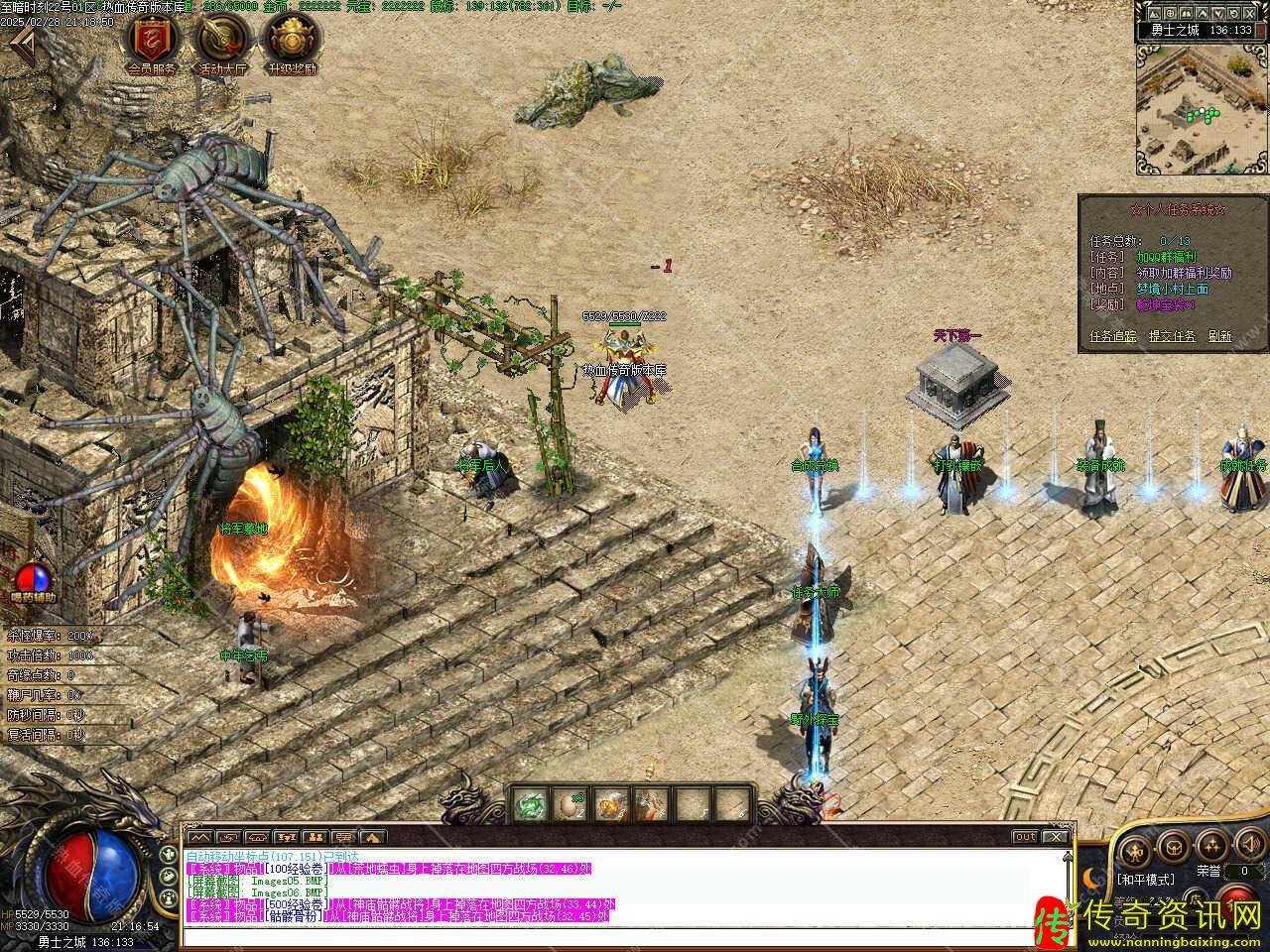Open the 会员服务 member service menu
Image resolution: width=1270 pixels, height=952 pixels.
pyautogui.click(x=152, y=41)
